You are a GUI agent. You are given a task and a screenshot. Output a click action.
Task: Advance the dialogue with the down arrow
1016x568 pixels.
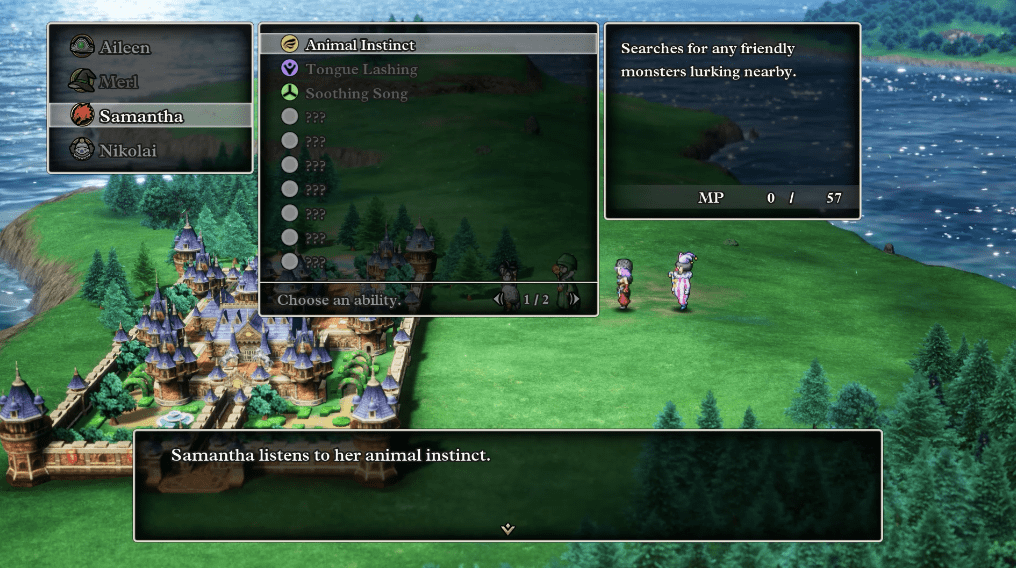(x=508, y=529)
